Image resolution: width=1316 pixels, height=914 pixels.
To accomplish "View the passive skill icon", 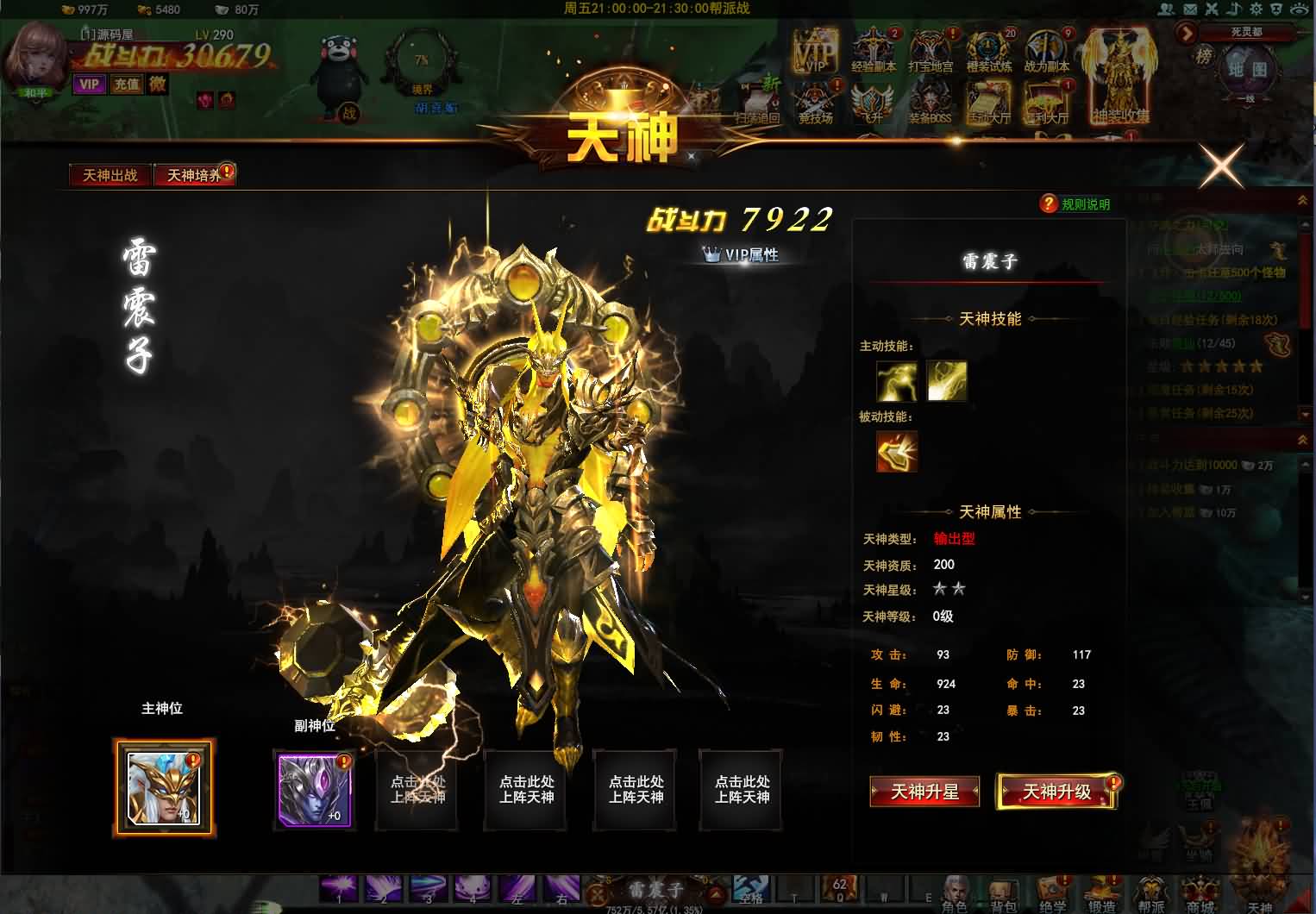I will pos(897,451).
